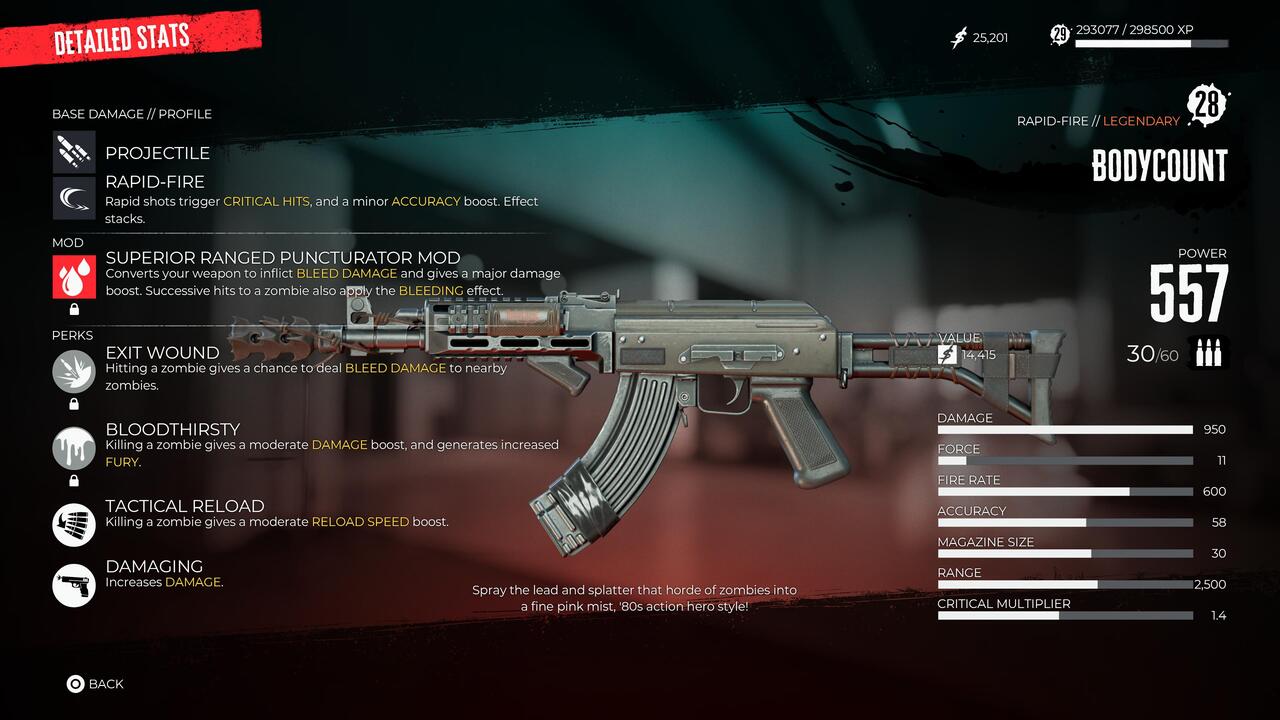The height and width of the screenshot is (720, 1280).
Task: Select the Bloodthirsty perk icon
Action: [74, 448]
